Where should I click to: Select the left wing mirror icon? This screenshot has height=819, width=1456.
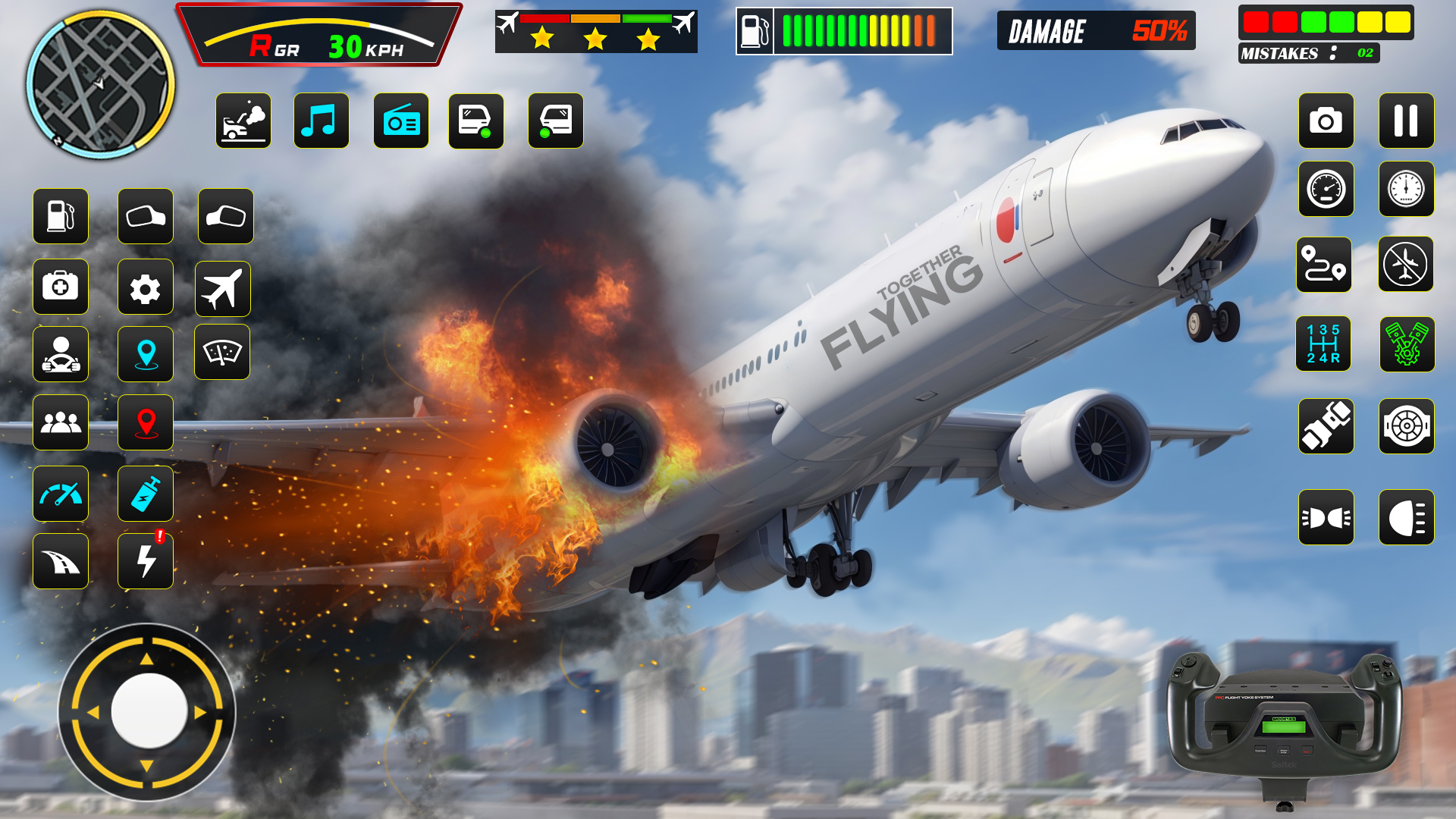146,218
